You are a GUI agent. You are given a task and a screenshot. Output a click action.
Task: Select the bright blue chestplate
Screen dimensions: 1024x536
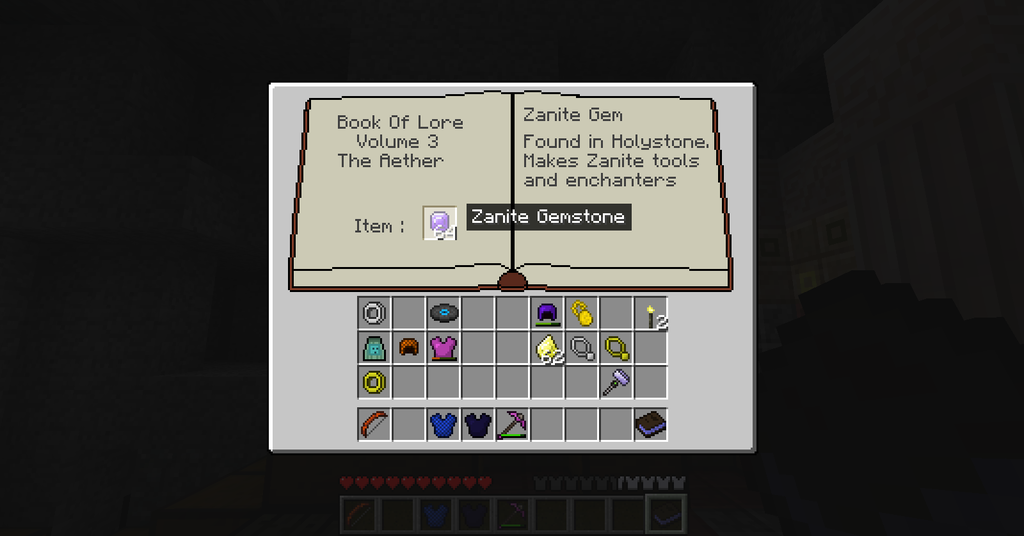click(x=443, y=424)
